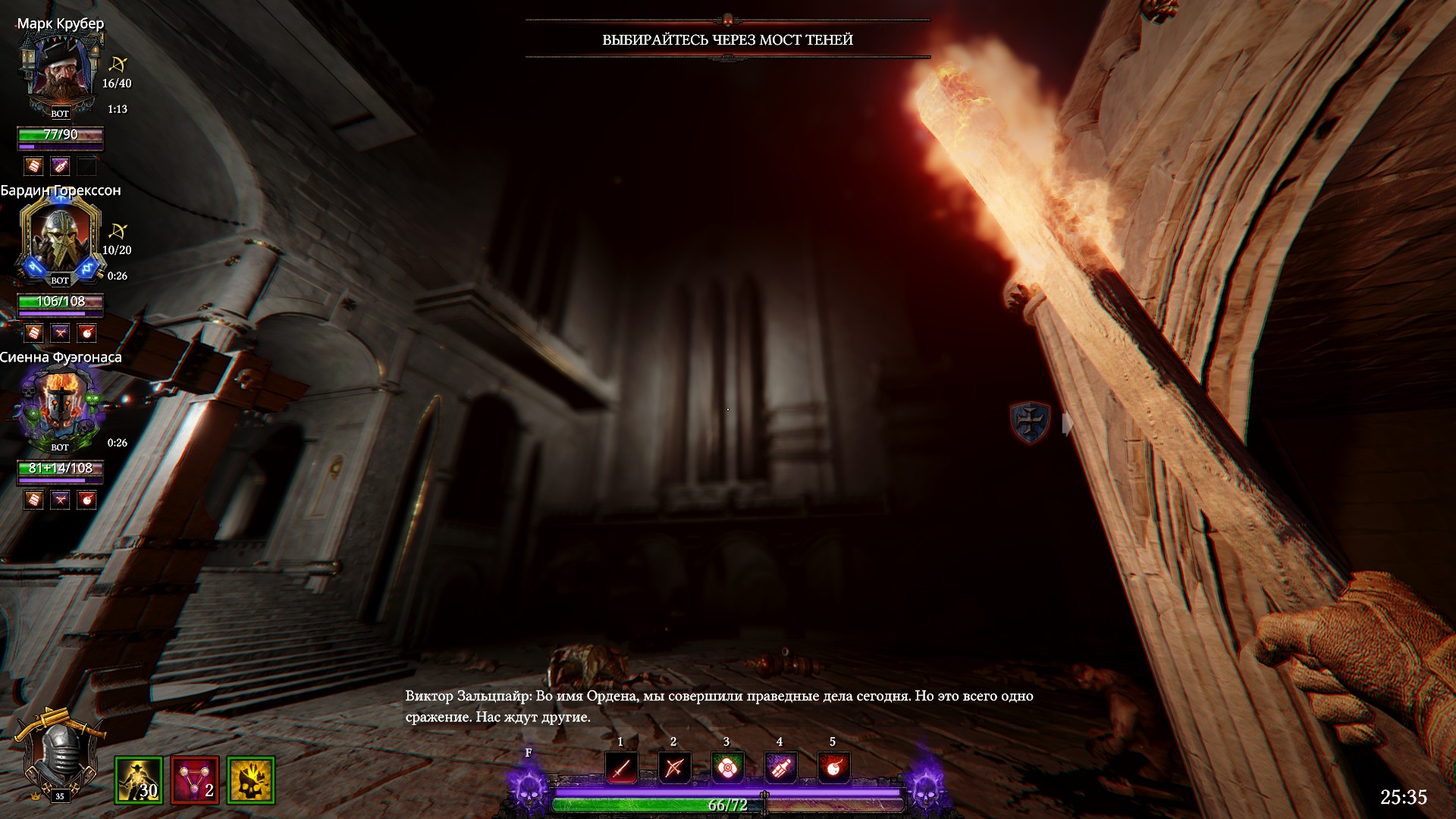Screen dimensions: 1456x819
Task: Click Bardin's bomb item icon
Action: coord(87,332)
